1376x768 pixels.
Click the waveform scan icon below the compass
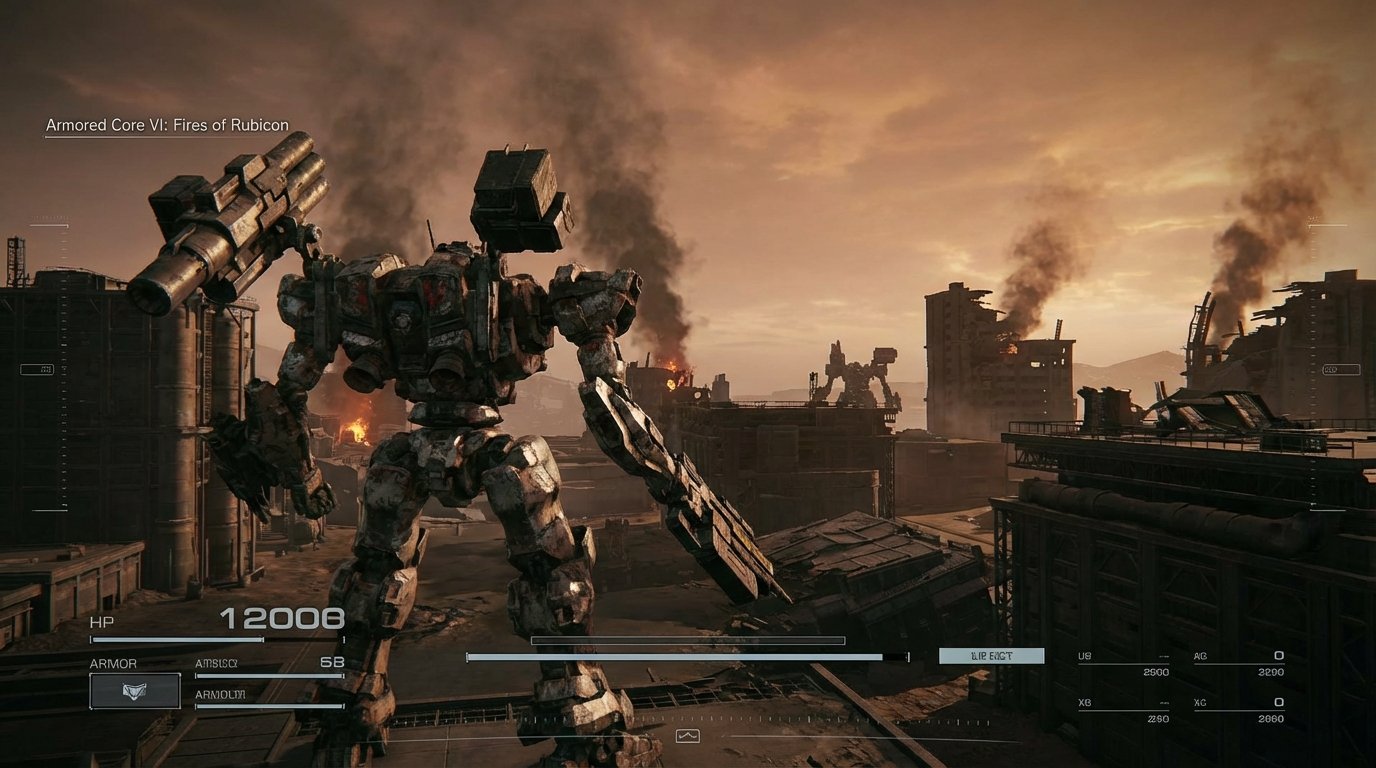point(688,735)
